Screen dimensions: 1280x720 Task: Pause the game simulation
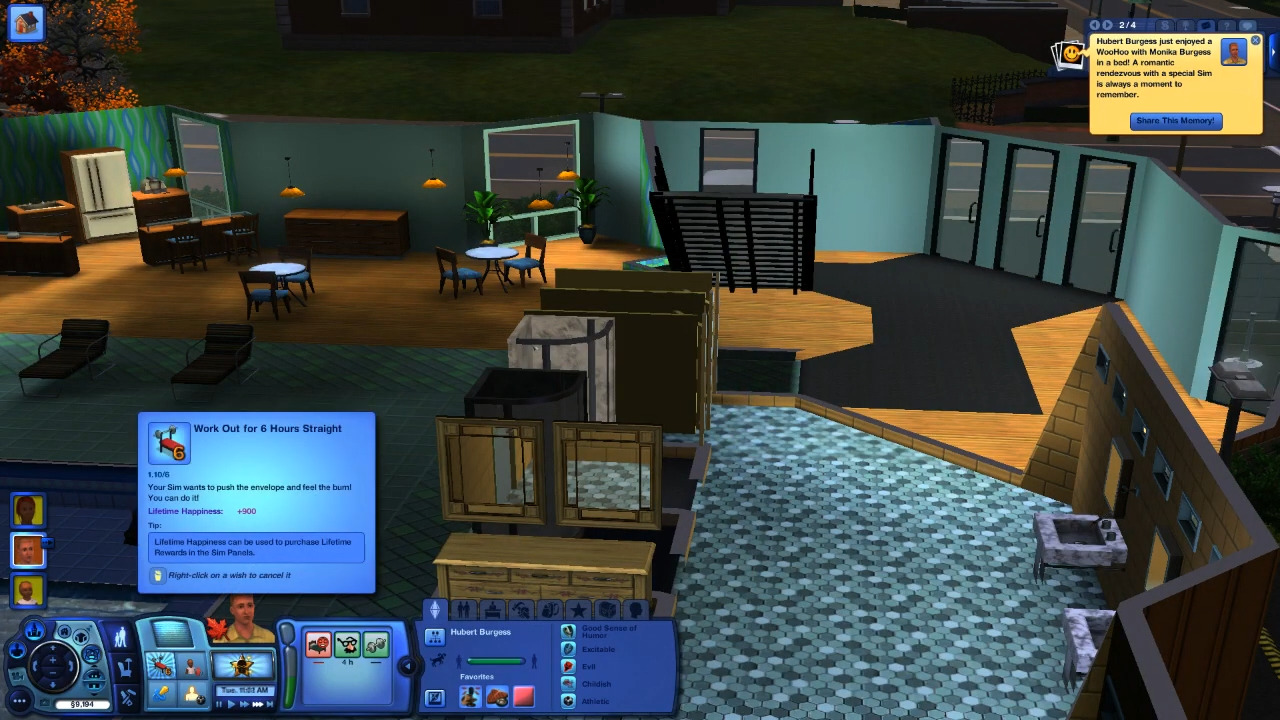(219, 703)
